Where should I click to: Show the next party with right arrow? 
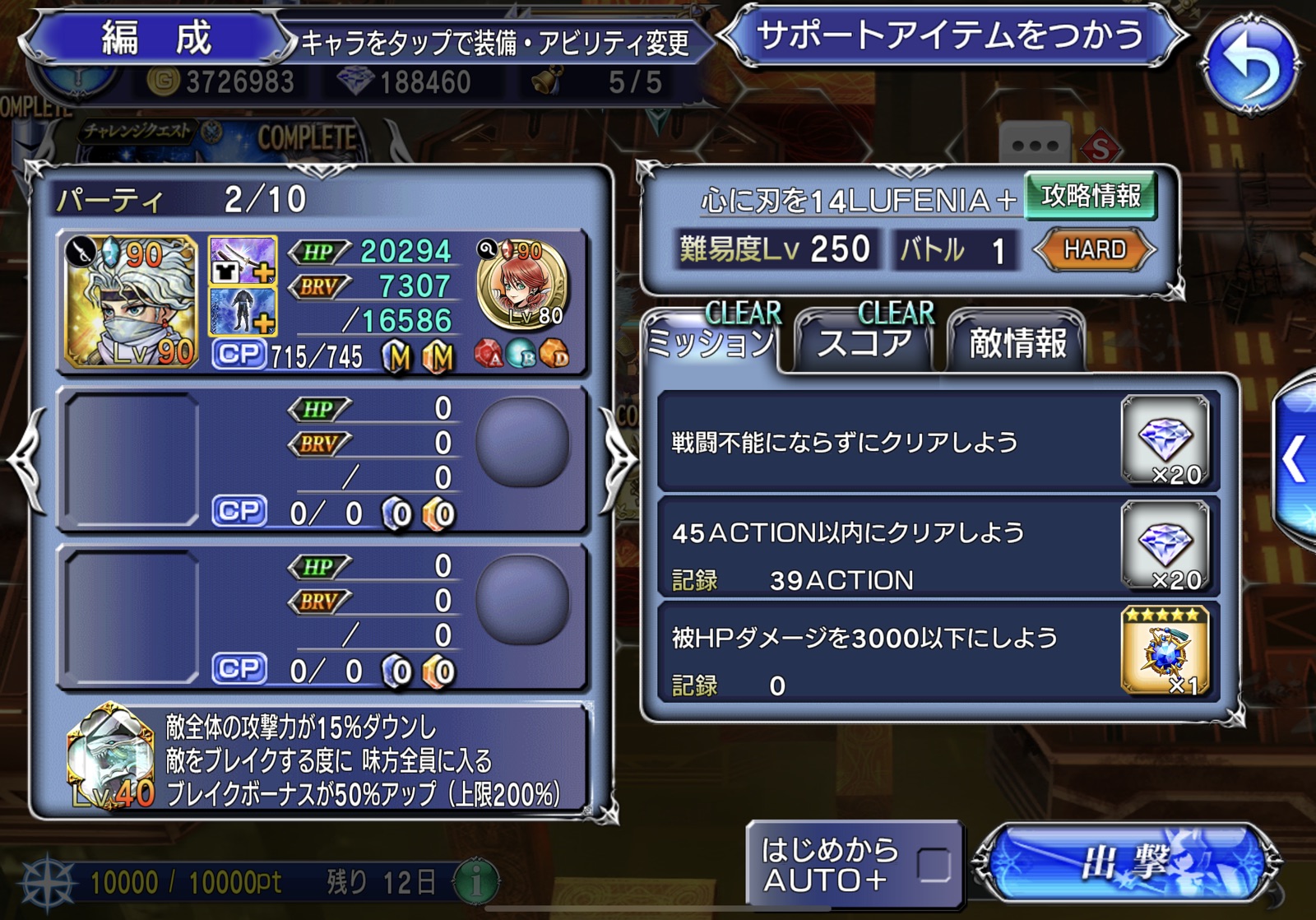click(617, 459)
